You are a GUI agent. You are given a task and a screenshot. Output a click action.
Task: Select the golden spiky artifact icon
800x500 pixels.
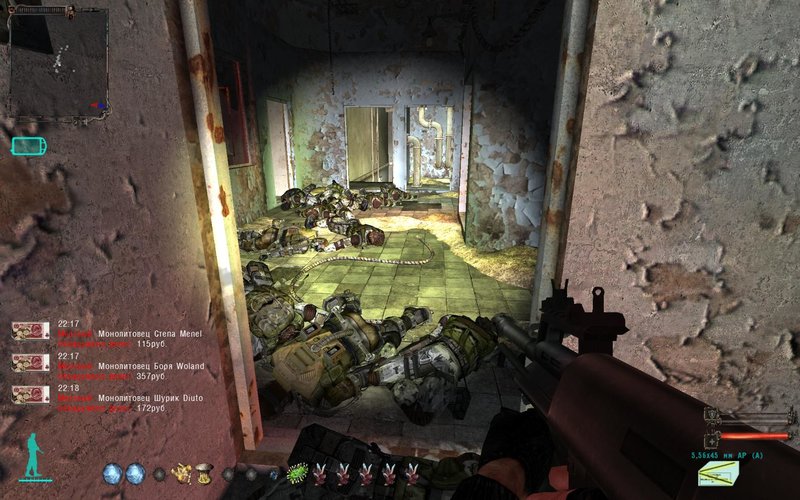pyautogui.click(x=182, y=473)
